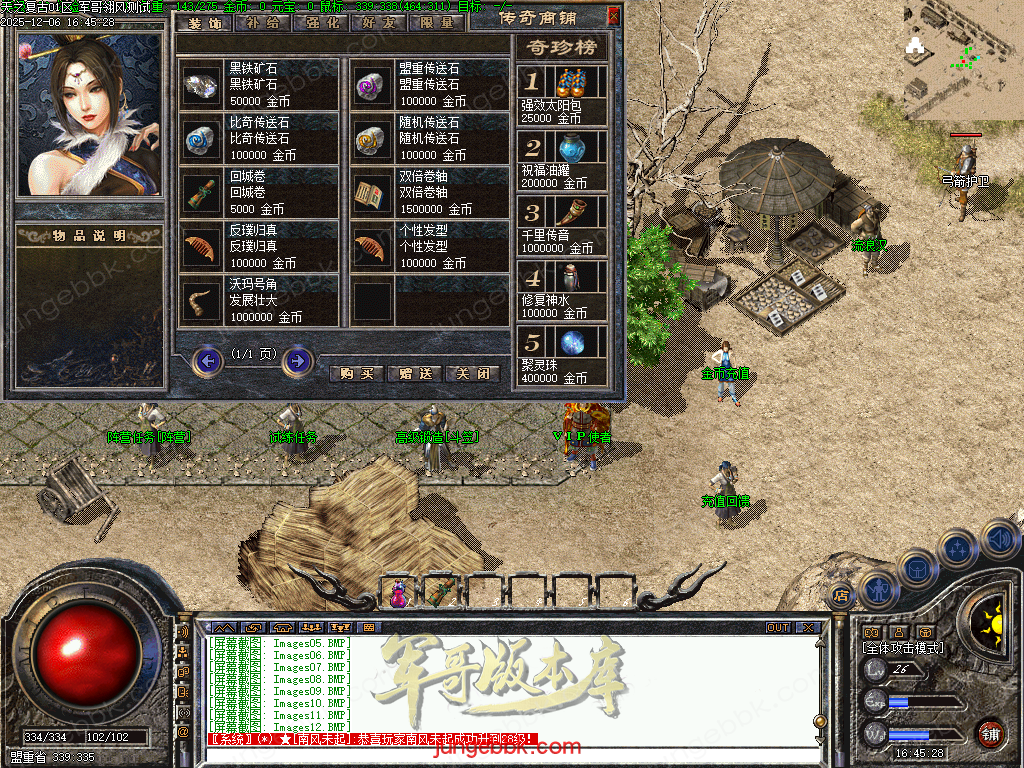Select 强效太阳包 in the ranking list
The height and width of the screenshot is (768, 1024).
point(562,90)
